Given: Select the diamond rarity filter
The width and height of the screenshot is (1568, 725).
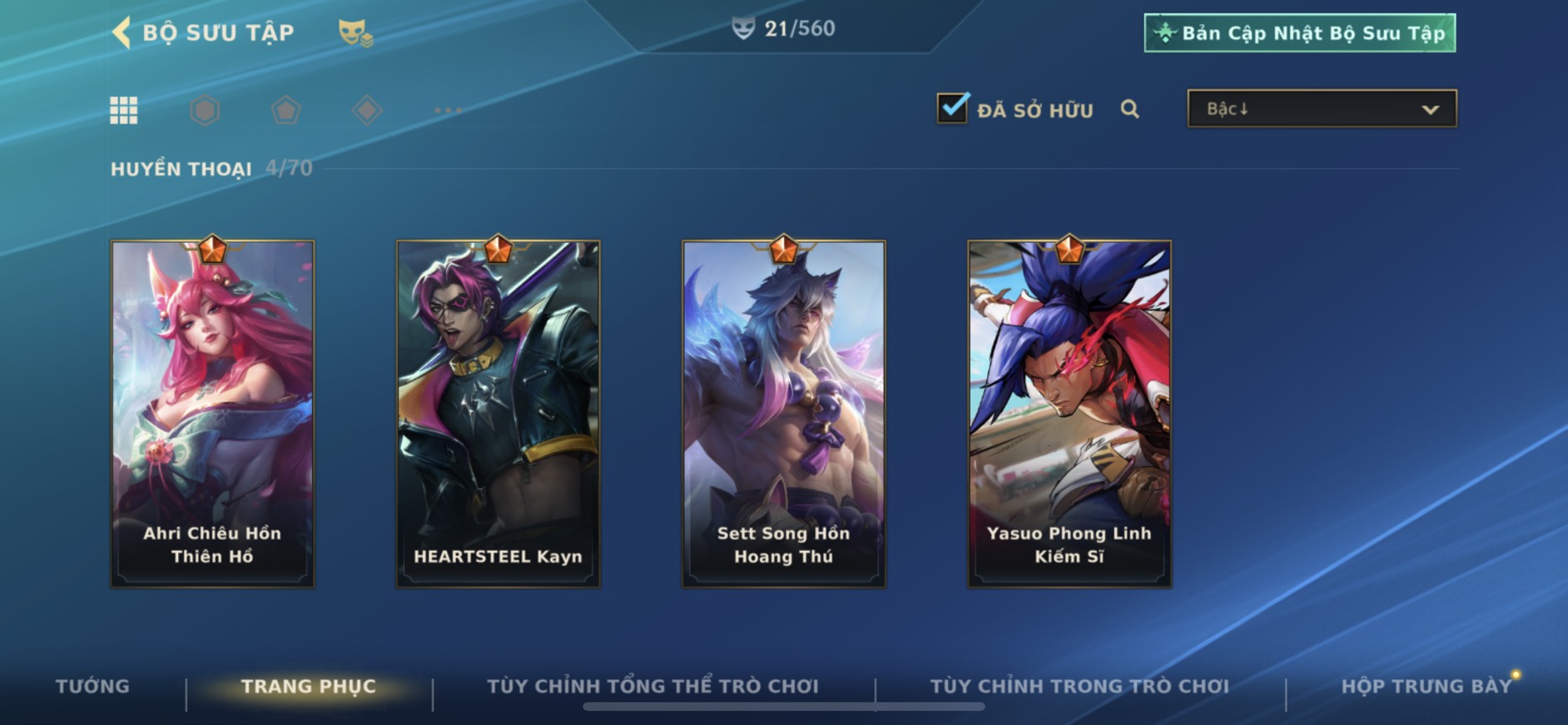Looking at the screenshot, I should click(367, 110).
